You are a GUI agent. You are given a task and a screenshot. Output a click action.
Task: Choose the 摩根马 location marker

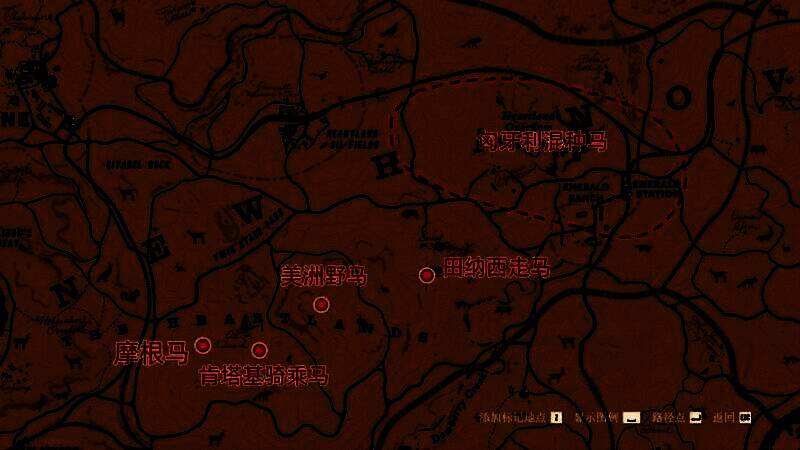tap(203, 345)
